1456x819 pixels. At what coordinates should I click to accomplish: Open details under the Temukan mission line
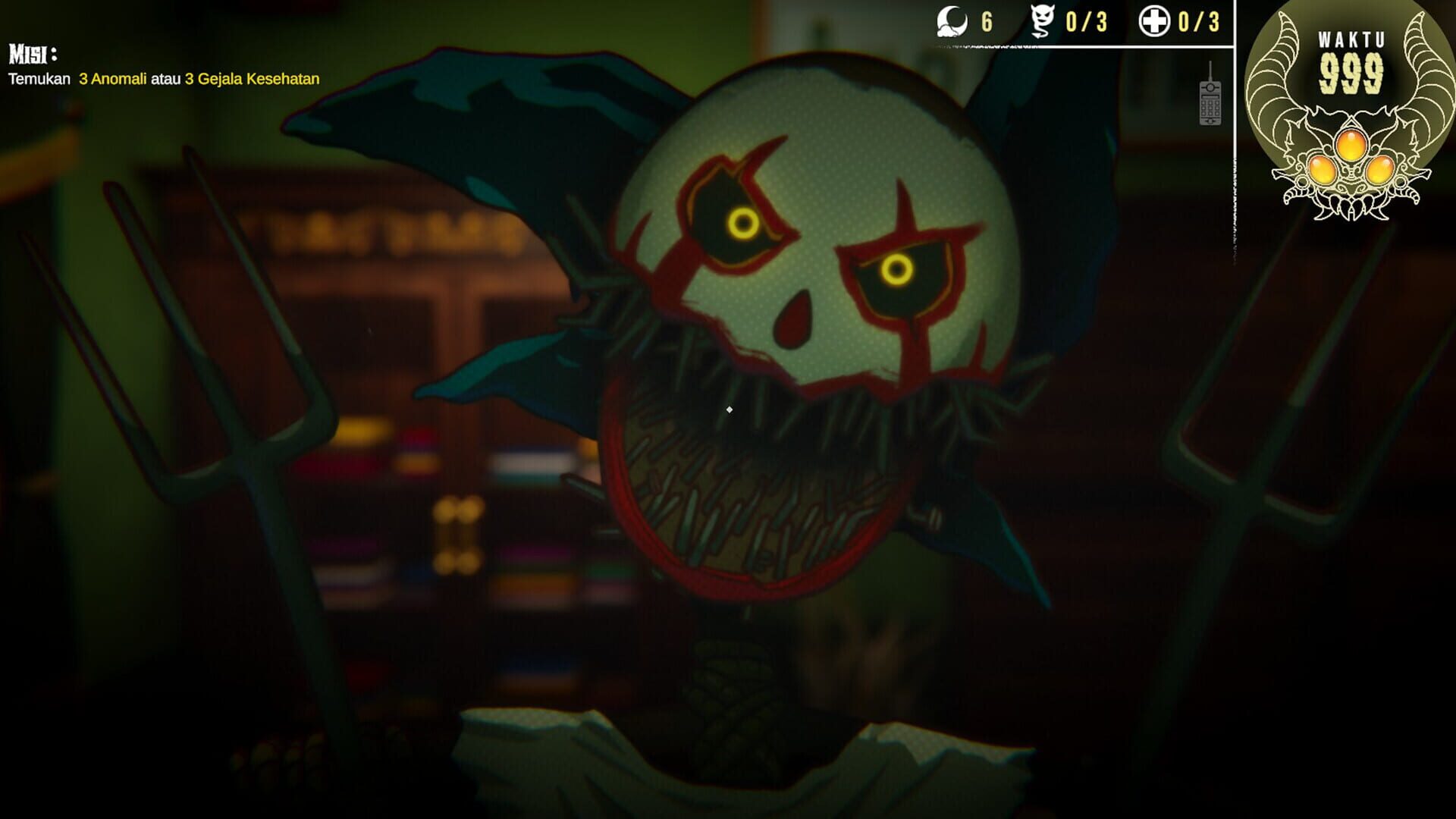pyautogui.click(x=163, y=77)
